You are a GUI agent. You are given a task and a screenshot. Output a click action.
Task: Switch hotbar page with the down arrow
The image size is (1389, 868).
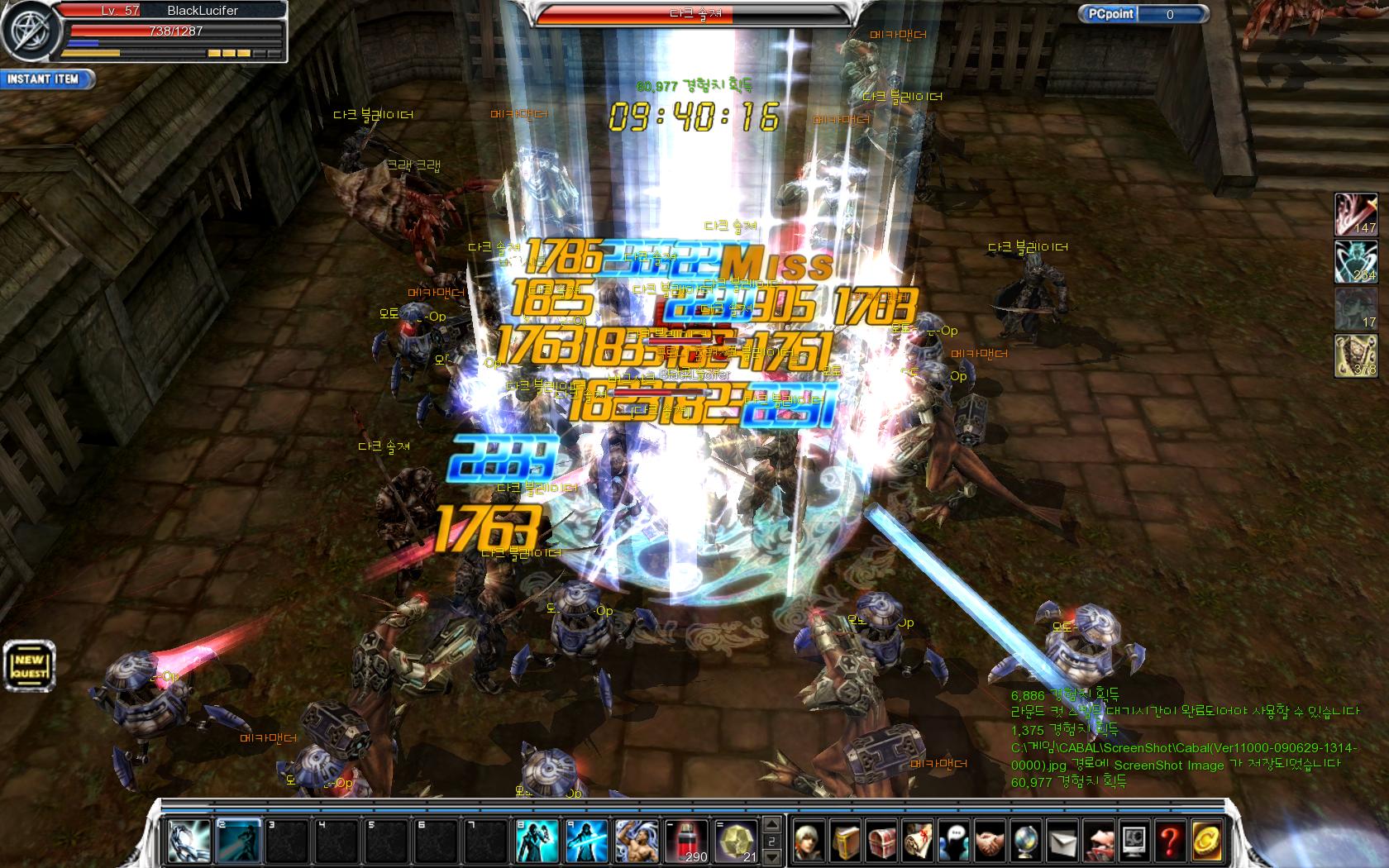pos(773,858)
